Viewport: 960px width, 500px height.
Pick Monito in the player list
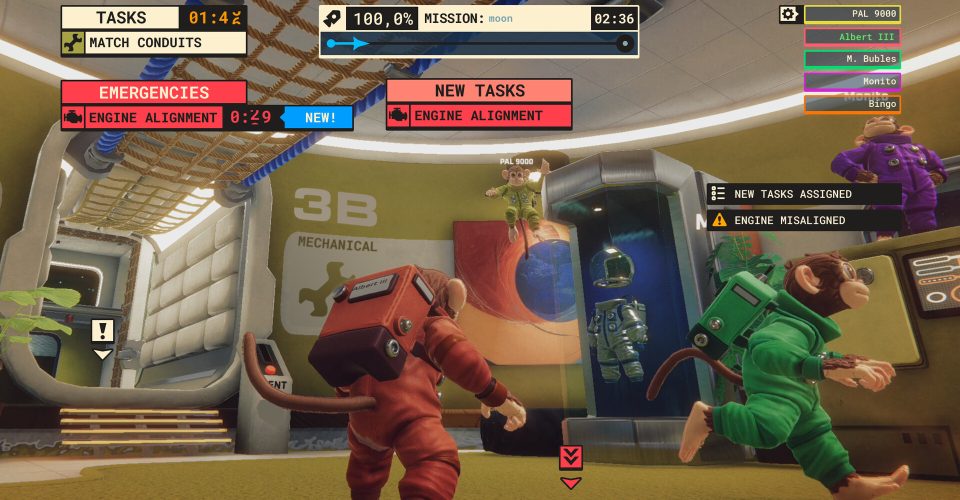[x=852, y=81]
